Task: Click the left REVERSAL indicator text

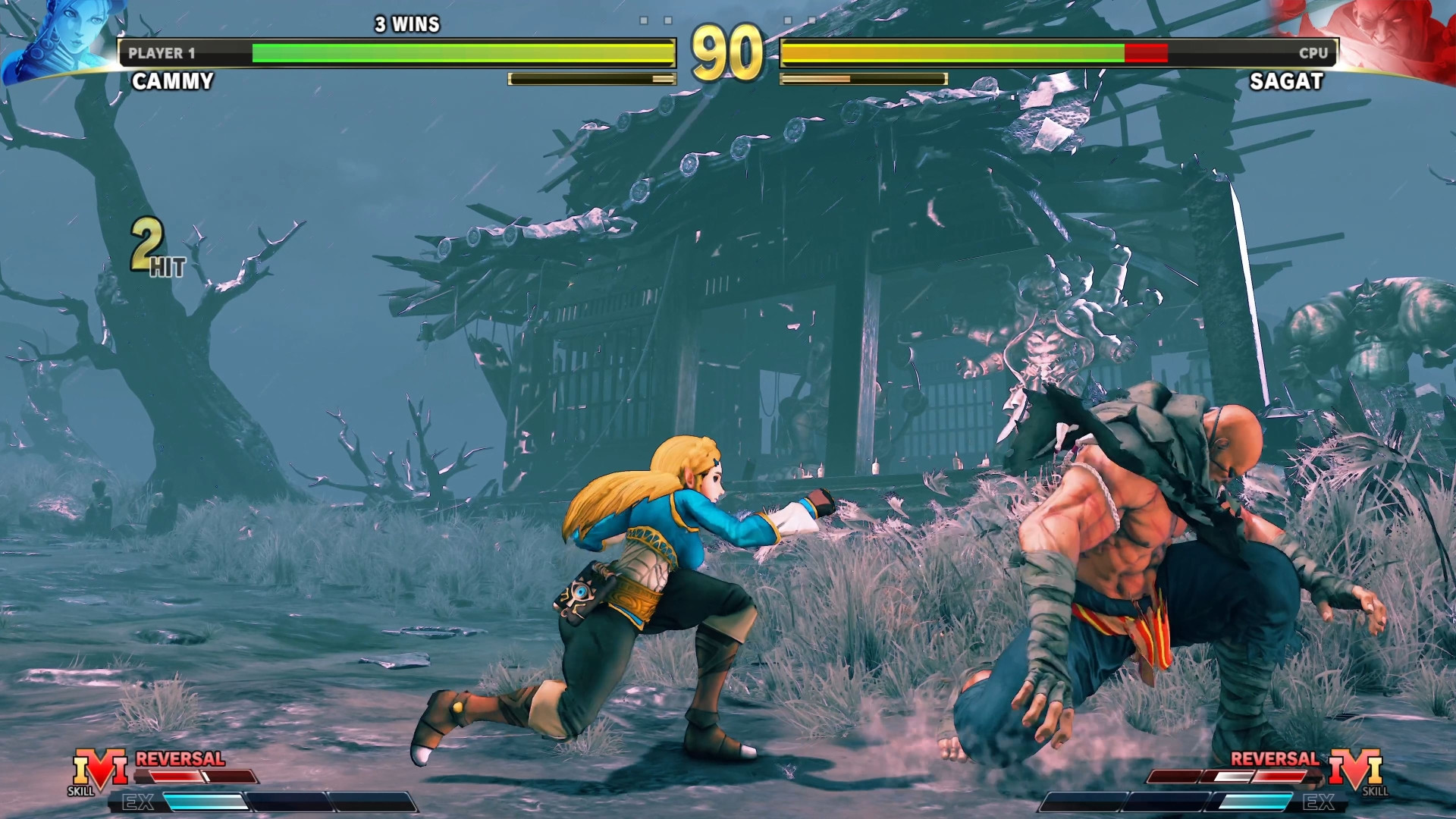Action: [x=180, y=758]
